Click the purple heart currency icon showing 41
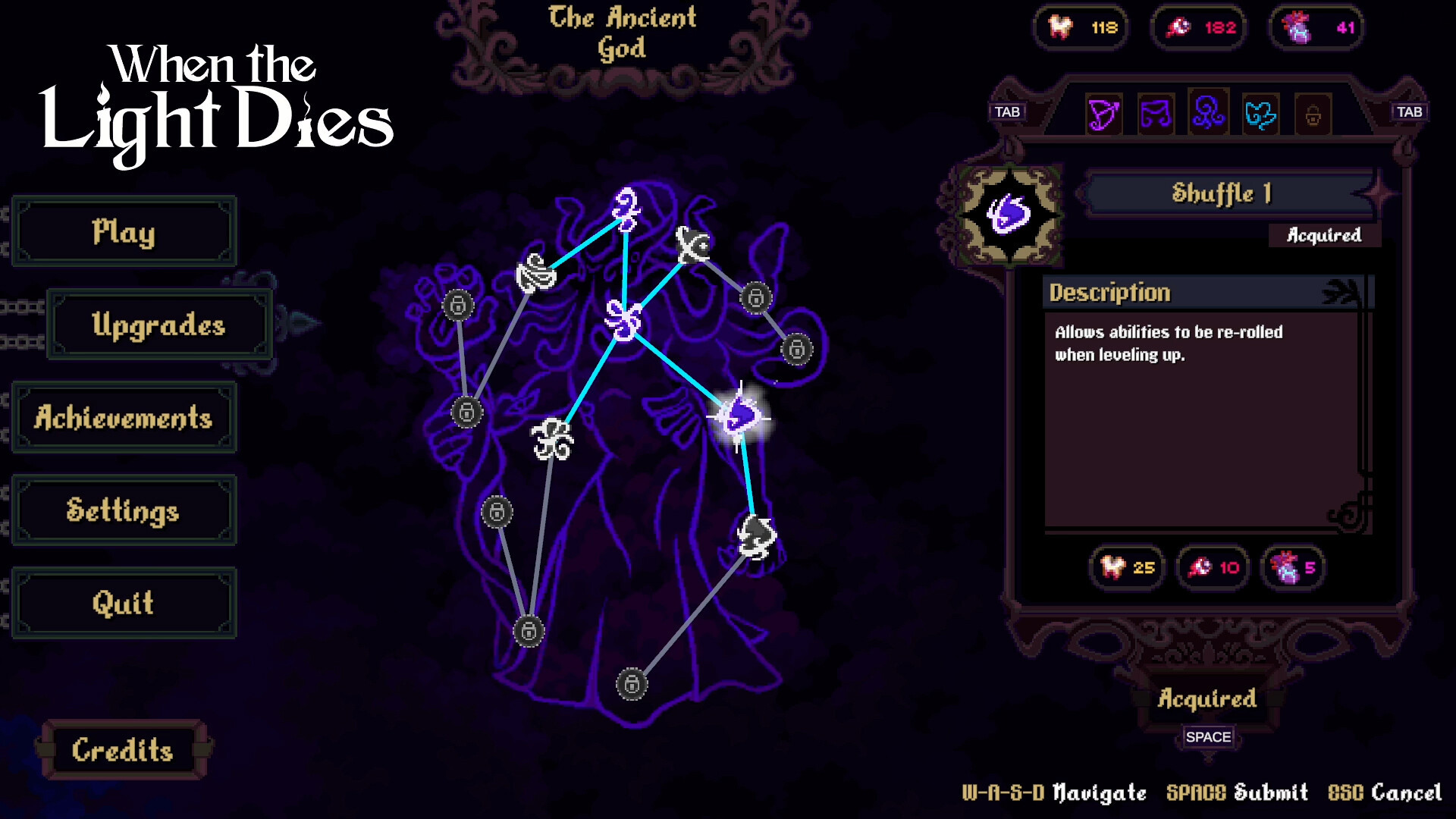Image resolution: width=1456 pixels, height=819 pixels. pos(1317,27)
